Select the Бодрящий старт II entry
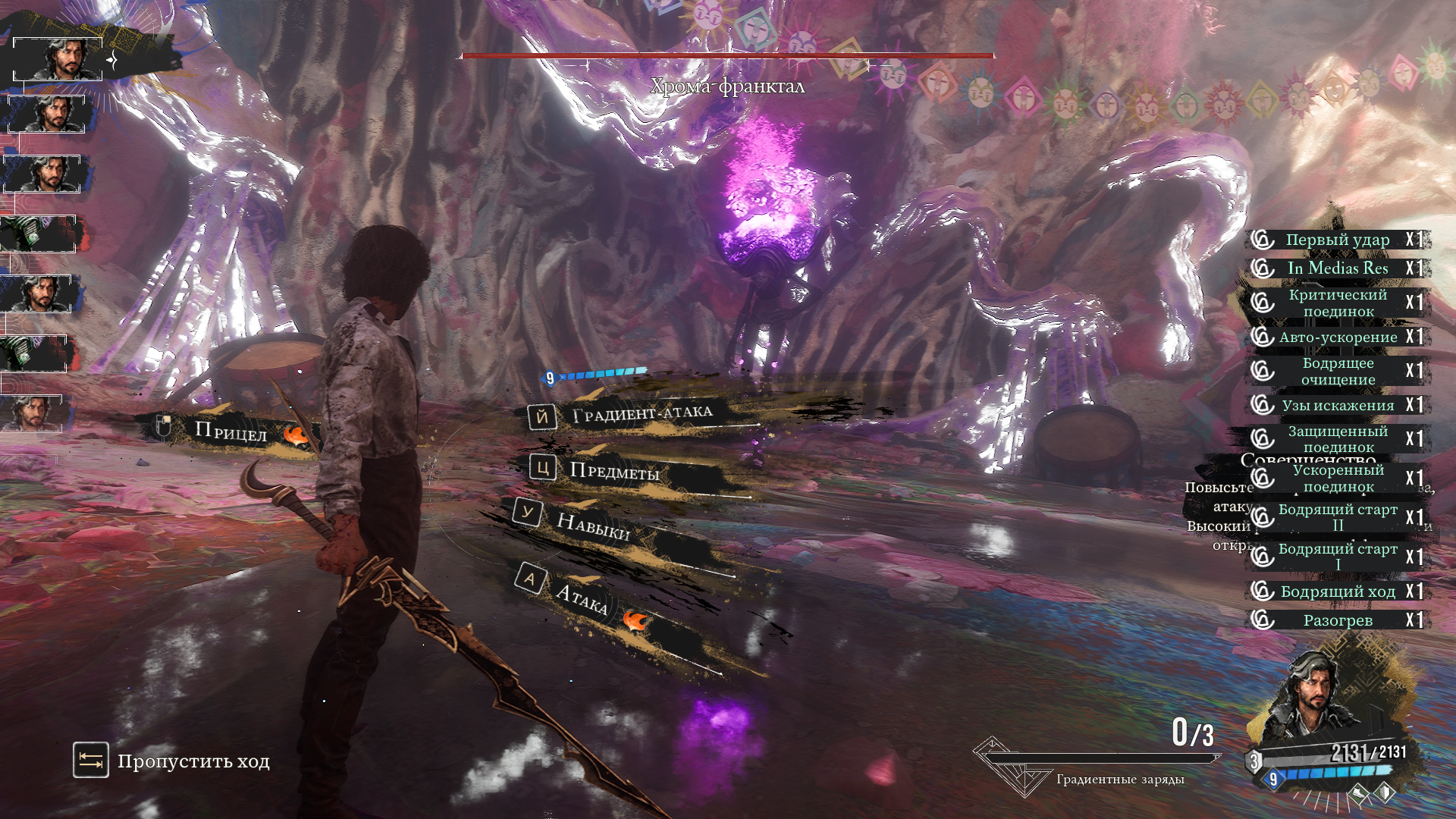1456x819 pixels. coord(1338,517)
